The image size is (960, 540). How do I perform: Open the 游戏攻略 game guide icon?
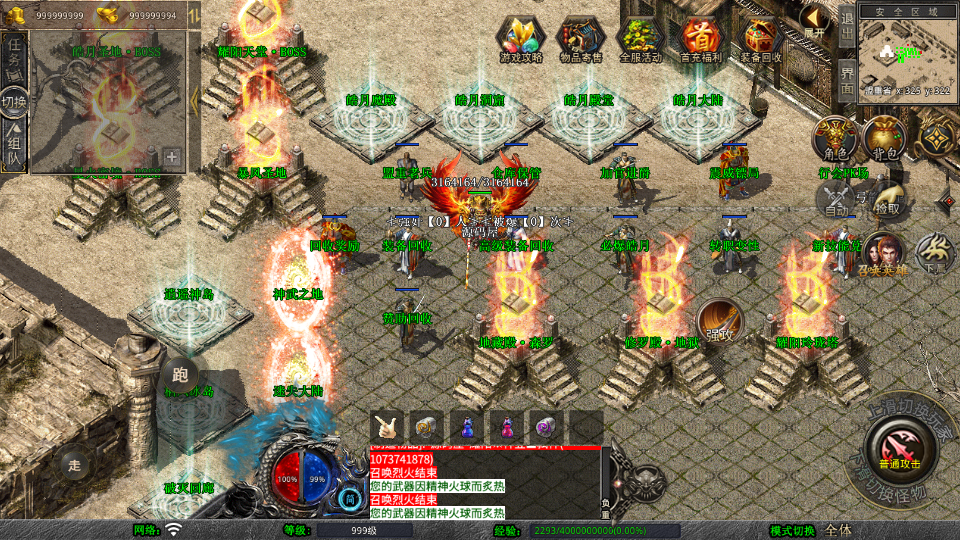521,38
